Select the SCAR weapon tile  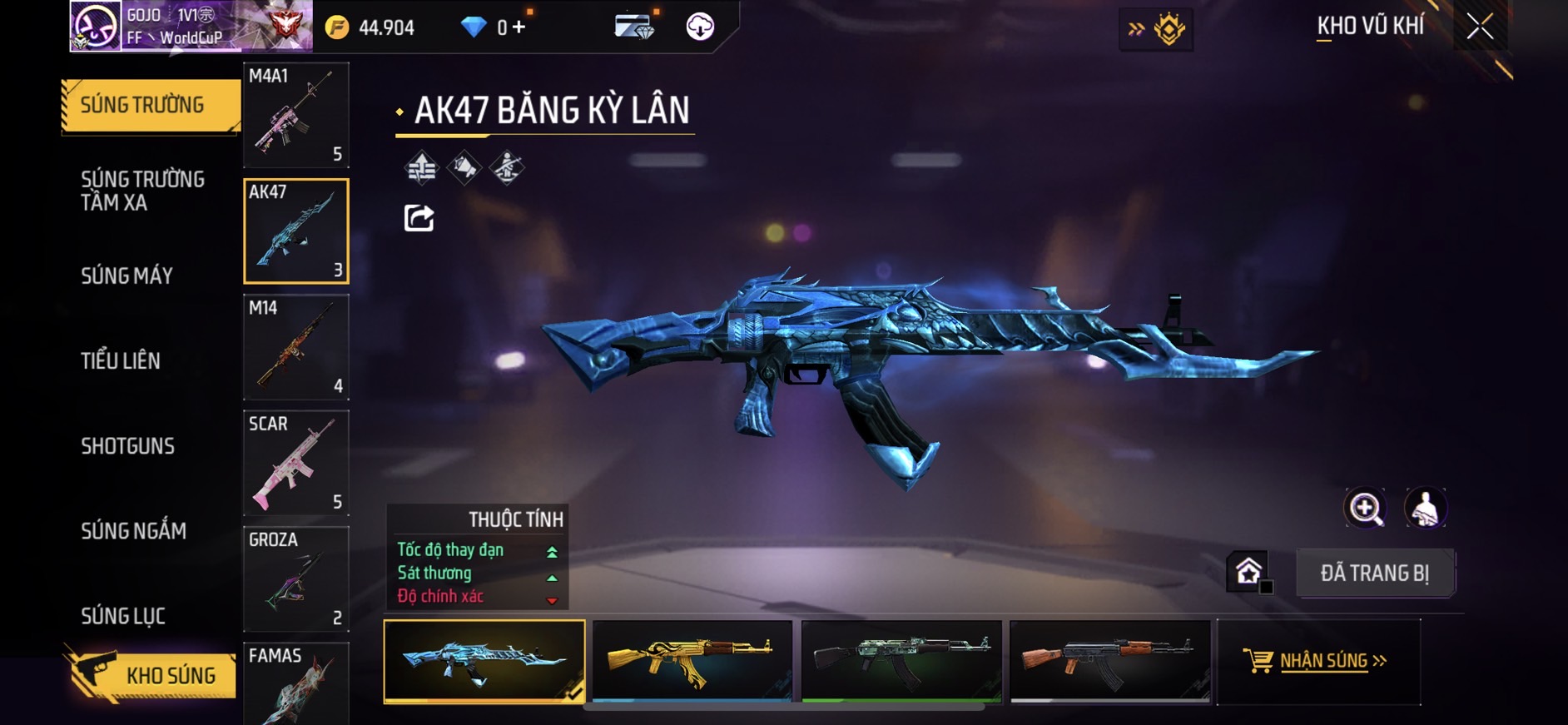[295, 463]
